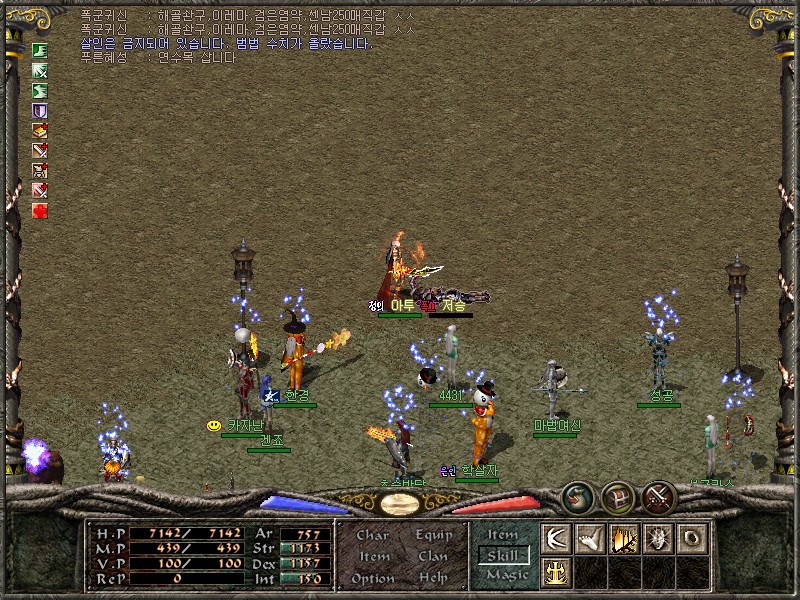Select the red cross buff icon

40,210
